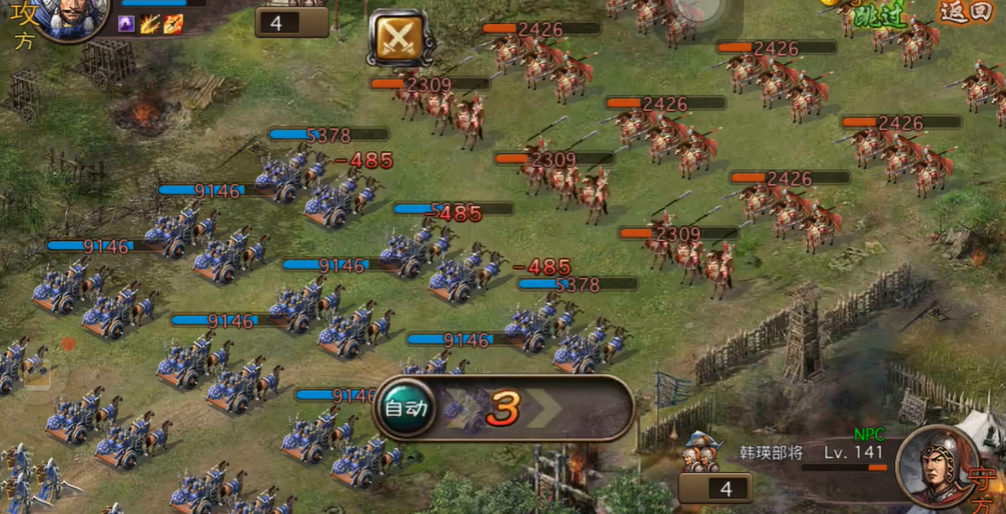Toggle the 自动 auto-battle button

[405, 408]
